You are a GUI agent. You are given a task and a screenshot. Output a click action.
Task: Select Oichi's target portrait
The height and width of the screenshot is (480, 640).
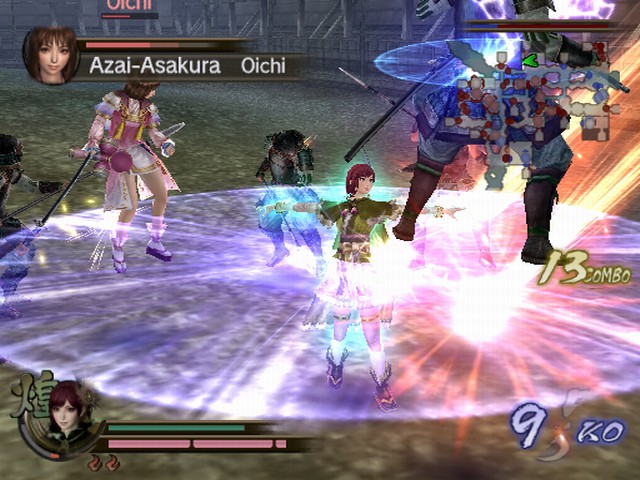51,54
